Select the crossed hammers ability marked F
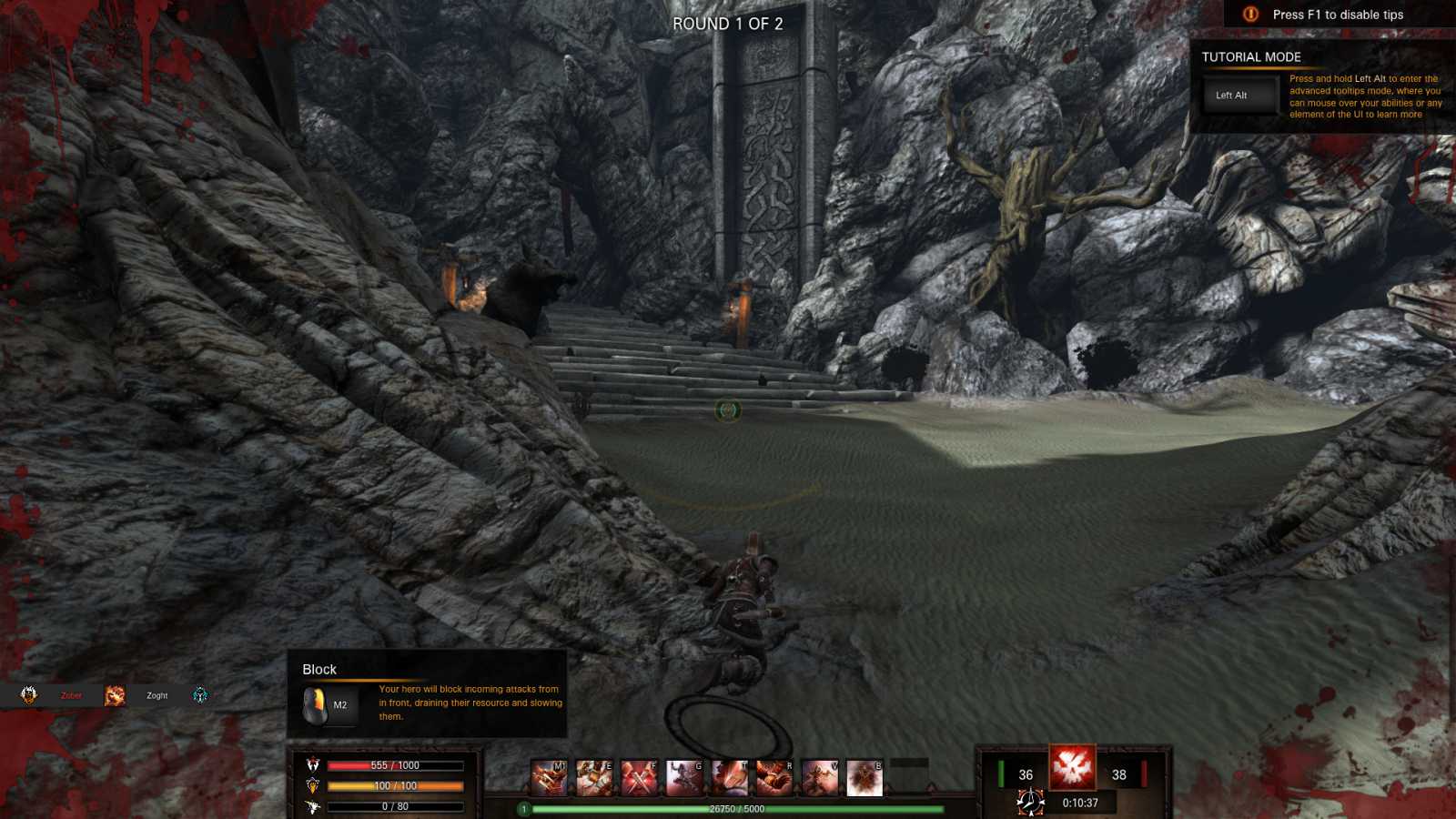Viewport: 1456px width, 819px height. click(639, 779)
